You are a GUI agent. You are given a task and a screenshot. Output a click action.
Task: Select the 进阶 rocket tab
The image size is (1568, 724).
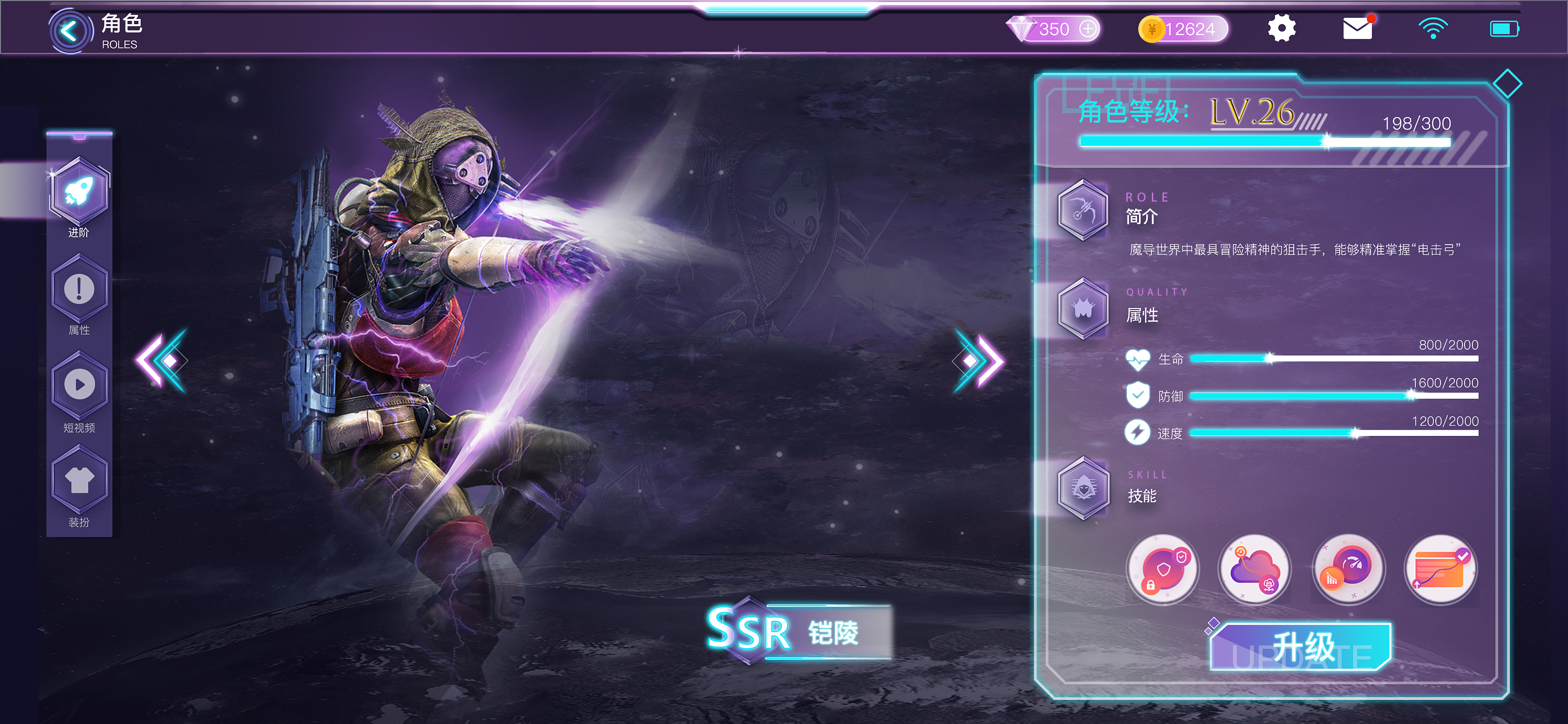click(79, 192)
